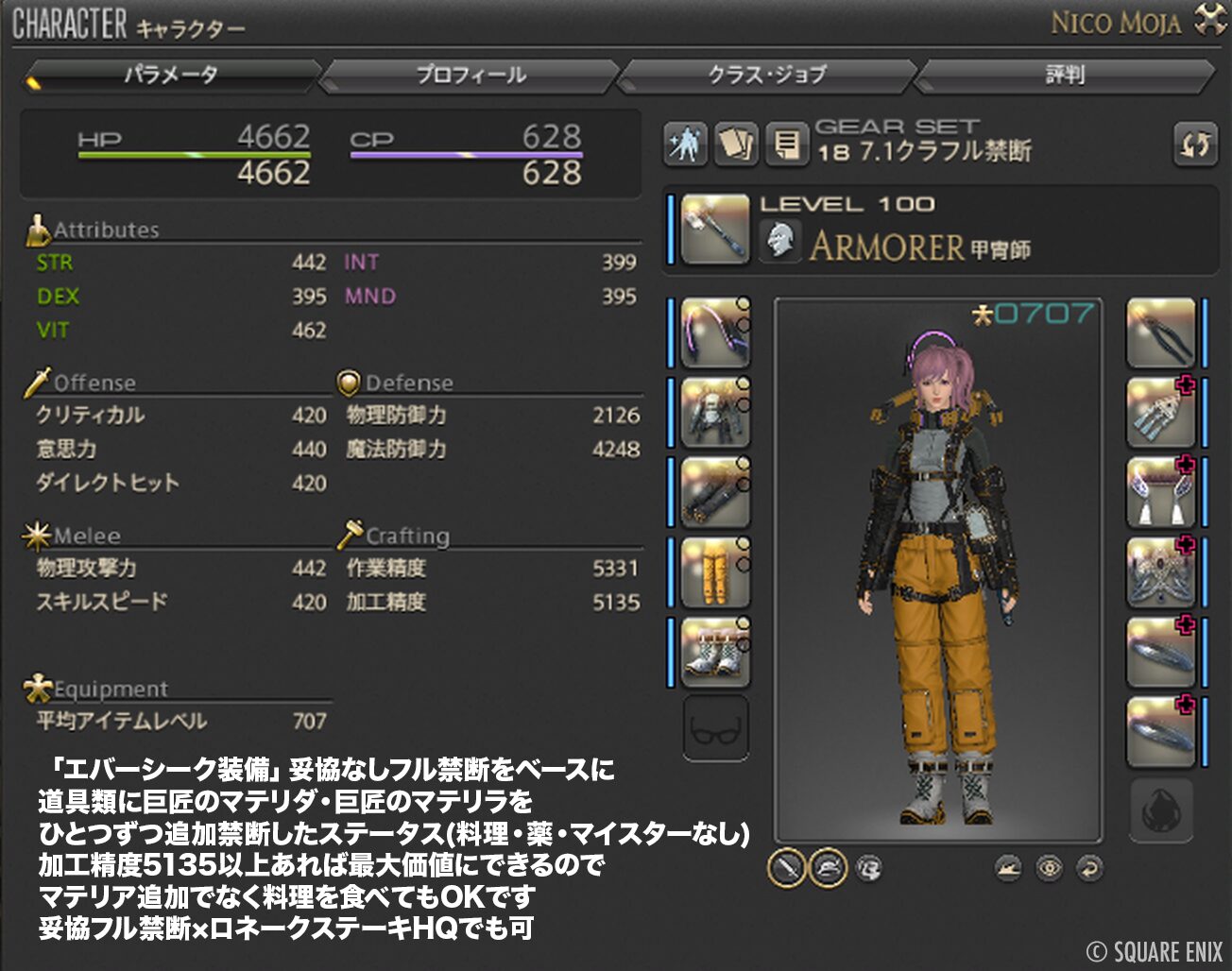Select the pliers off-hand tool slot
Screen dimensions: 1232x971
(1161, 332)
